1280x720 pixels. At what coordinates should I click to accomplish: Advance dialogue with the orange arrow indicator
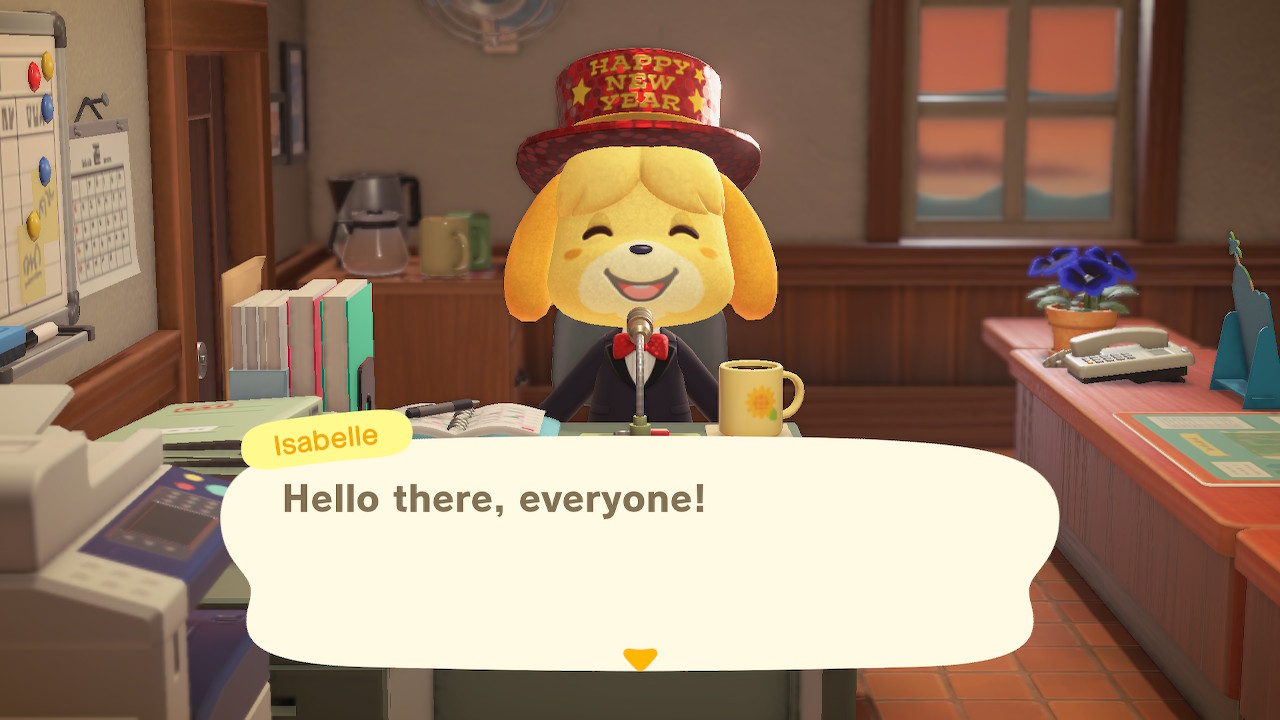pos(640,659)
